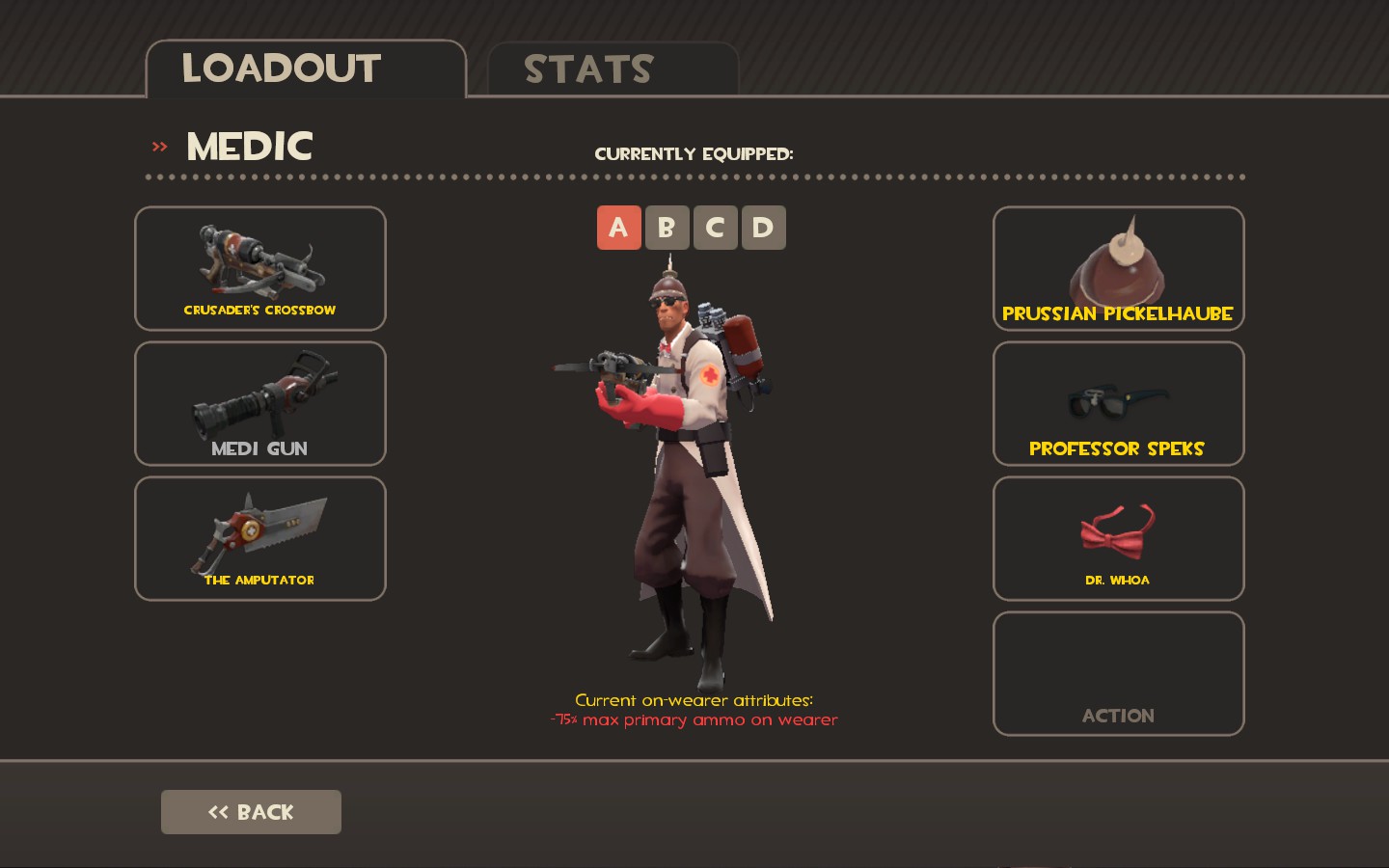
Task: Go back with the Back button
Action: point(251,812)
